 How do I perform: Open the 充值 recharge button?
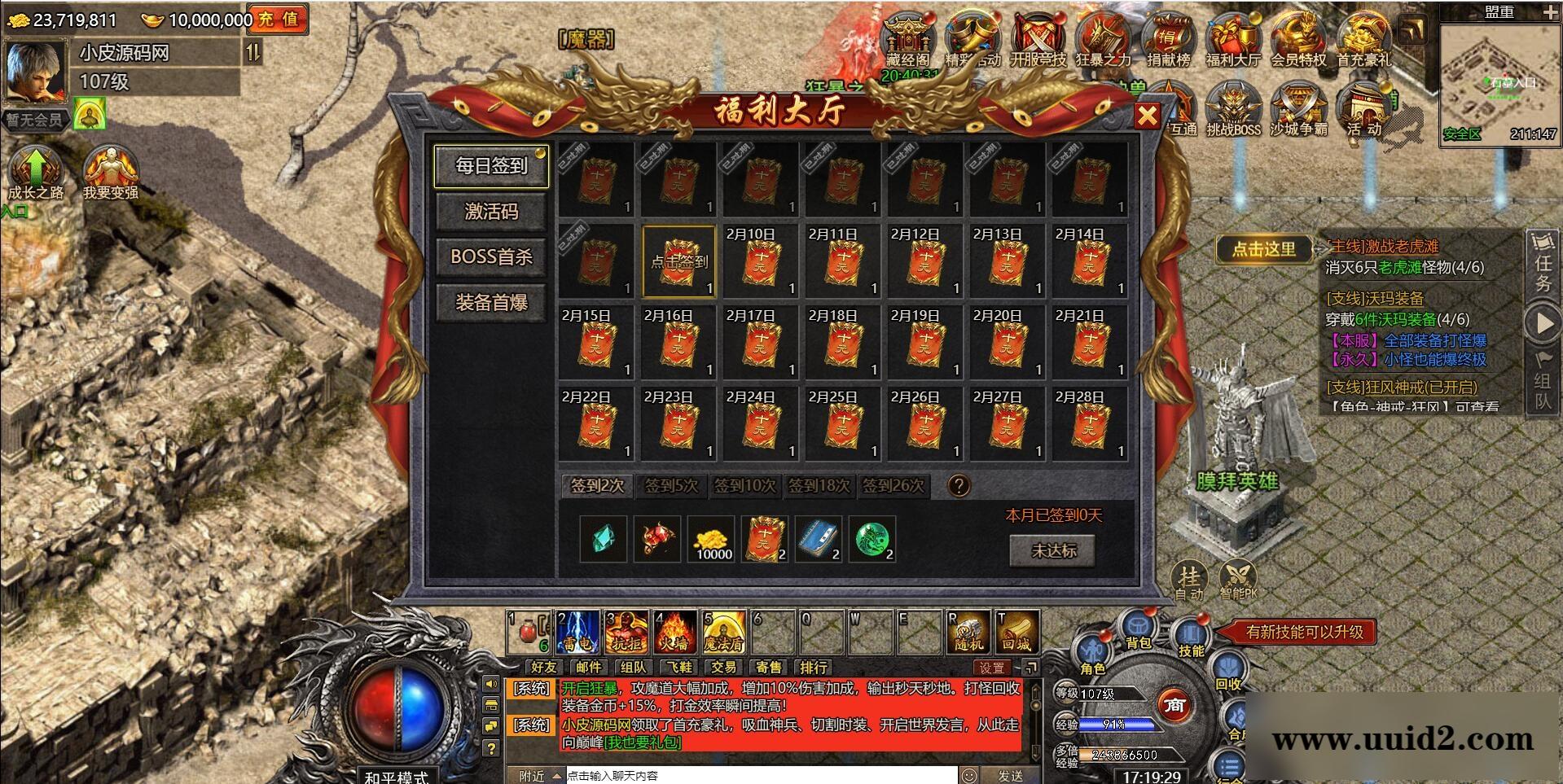(x=279, y=20)
